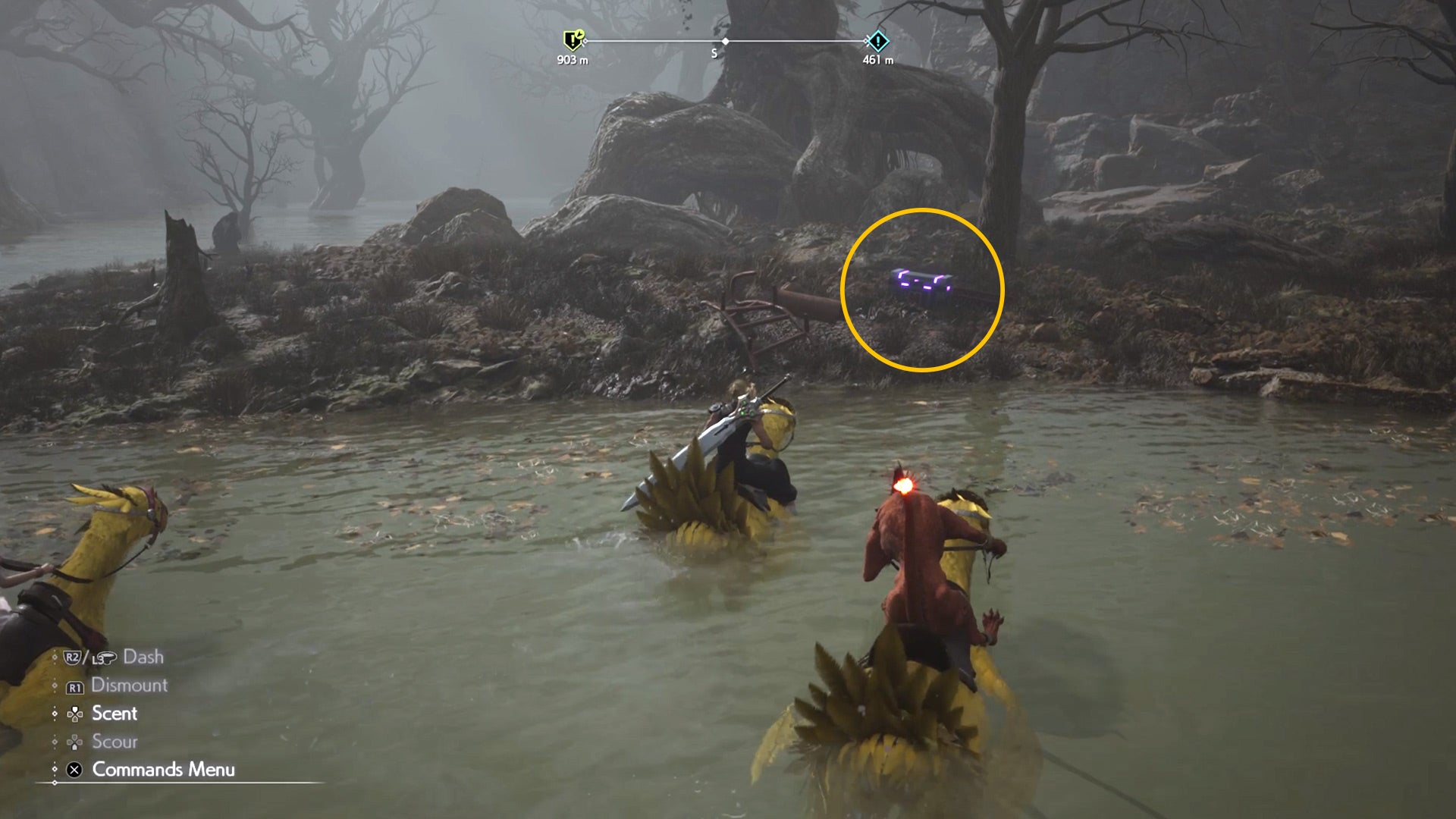Select the R1 Dismount button icon
Screen dimensions: 1456x819
coord(75,687)
